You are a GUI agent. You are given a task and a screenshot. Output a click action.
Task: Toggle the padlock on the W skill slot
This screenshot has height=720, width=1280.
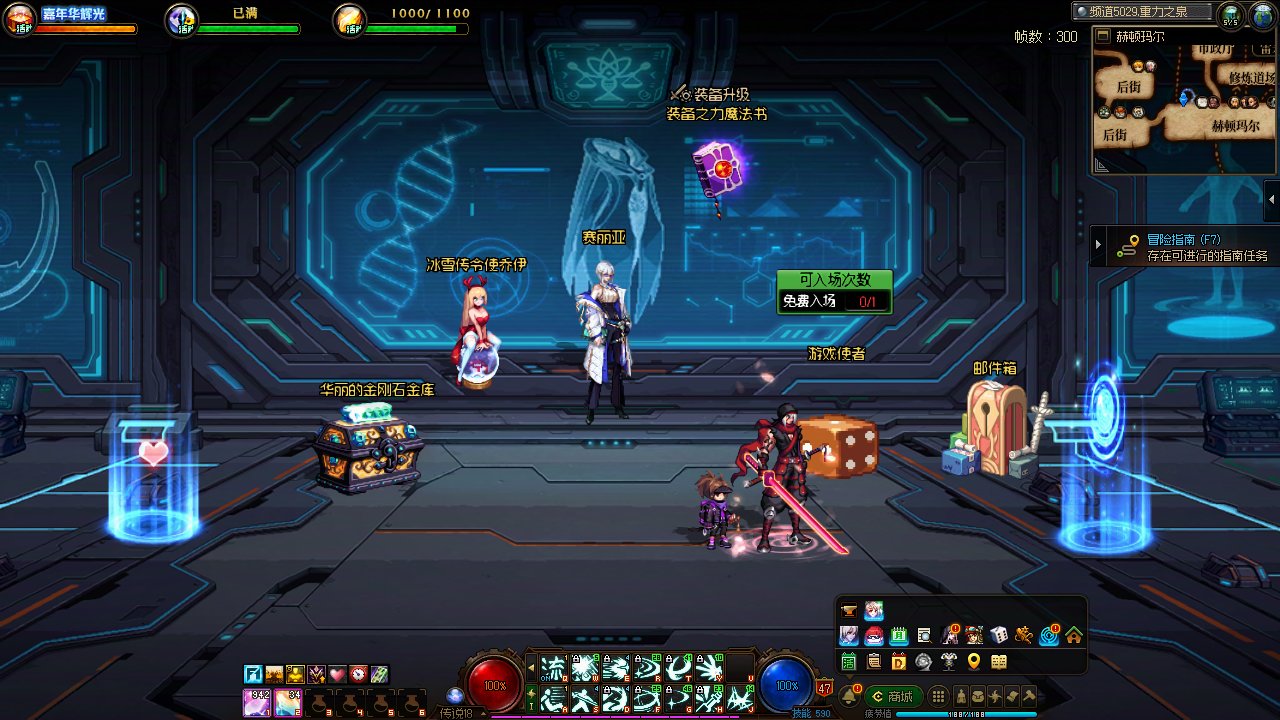pyautogui.click(x=577, y=658)
